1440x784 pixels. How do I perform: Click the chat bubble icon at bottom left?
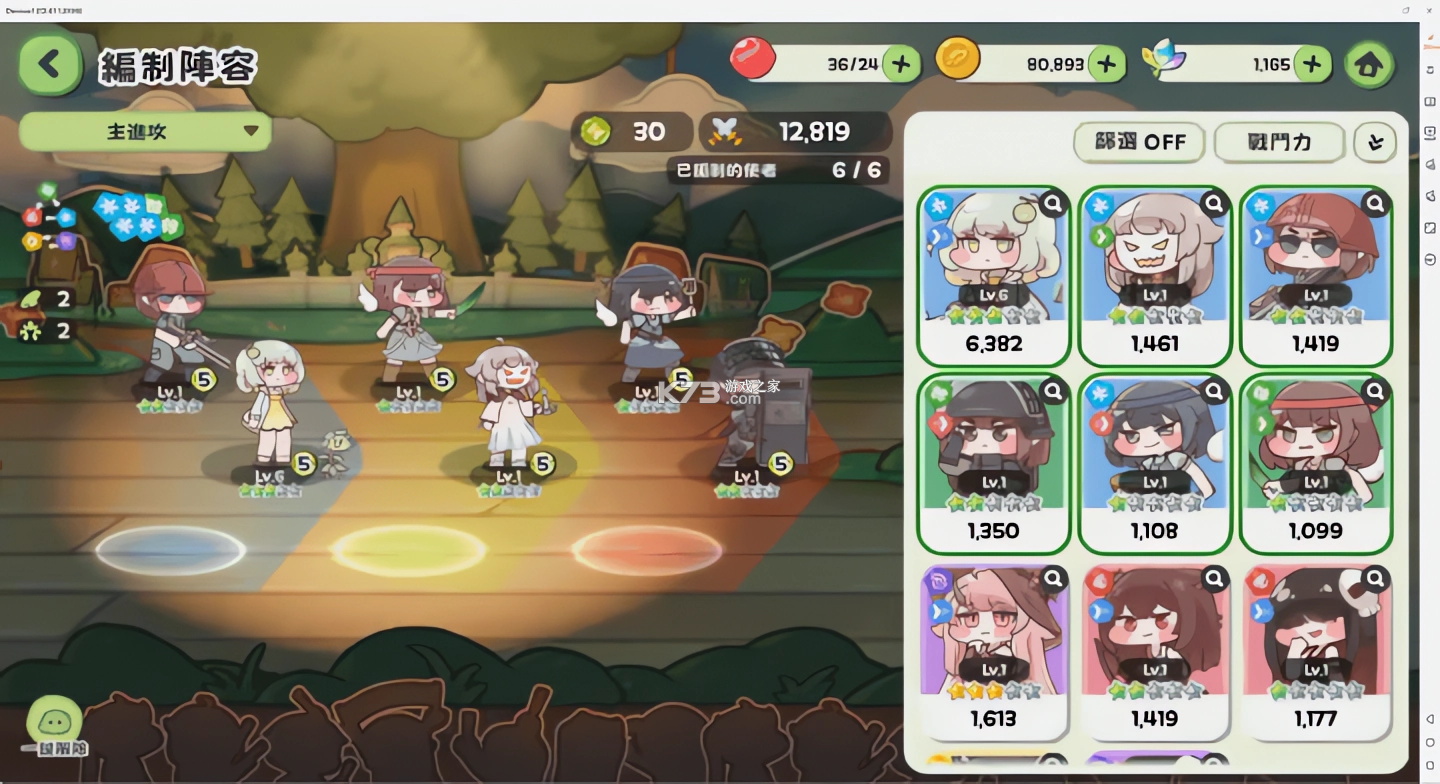(x=57, y=718)
